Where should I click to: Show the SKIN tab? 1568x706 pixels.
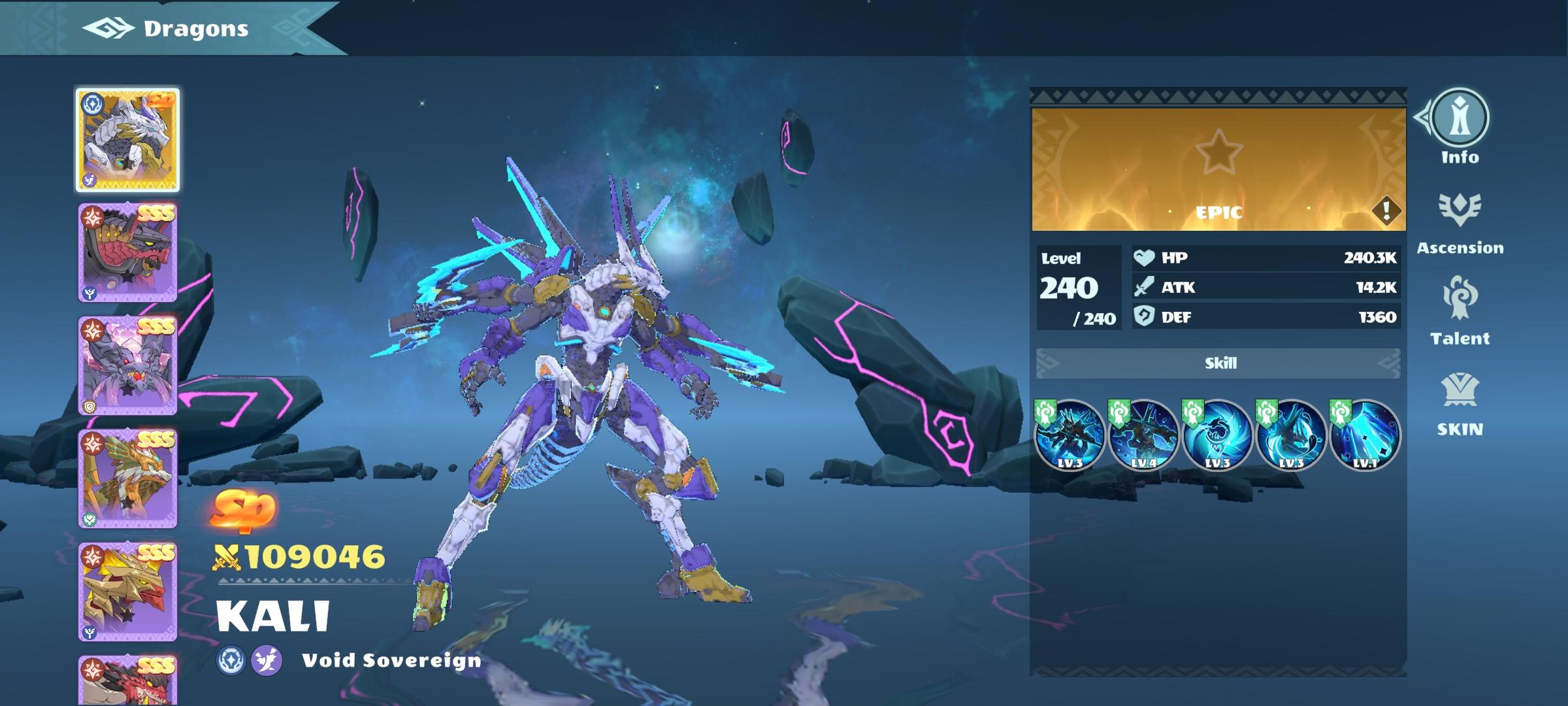(1460, 404)
